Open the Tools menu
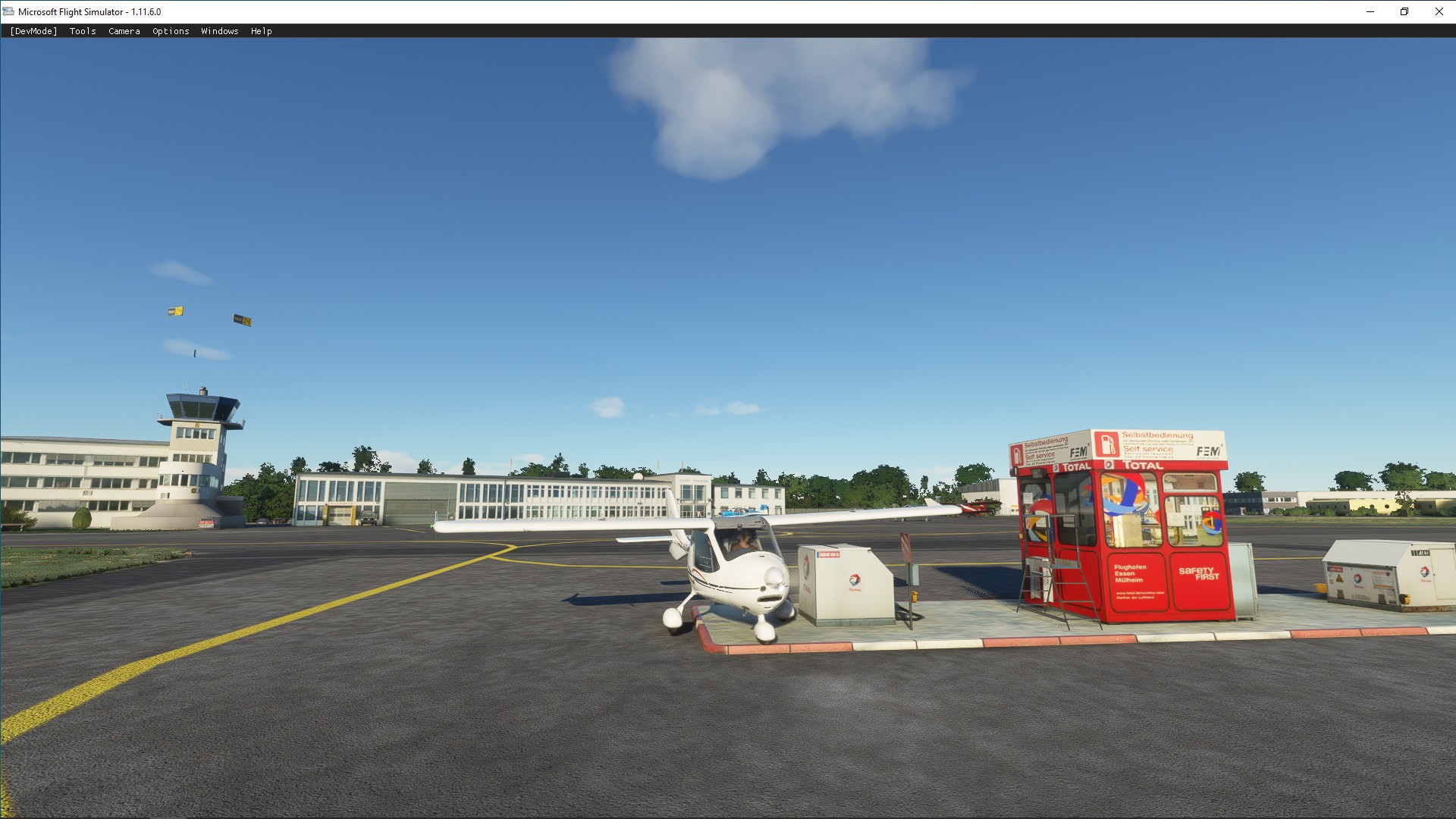1456x819 pixels. [83, 31]
